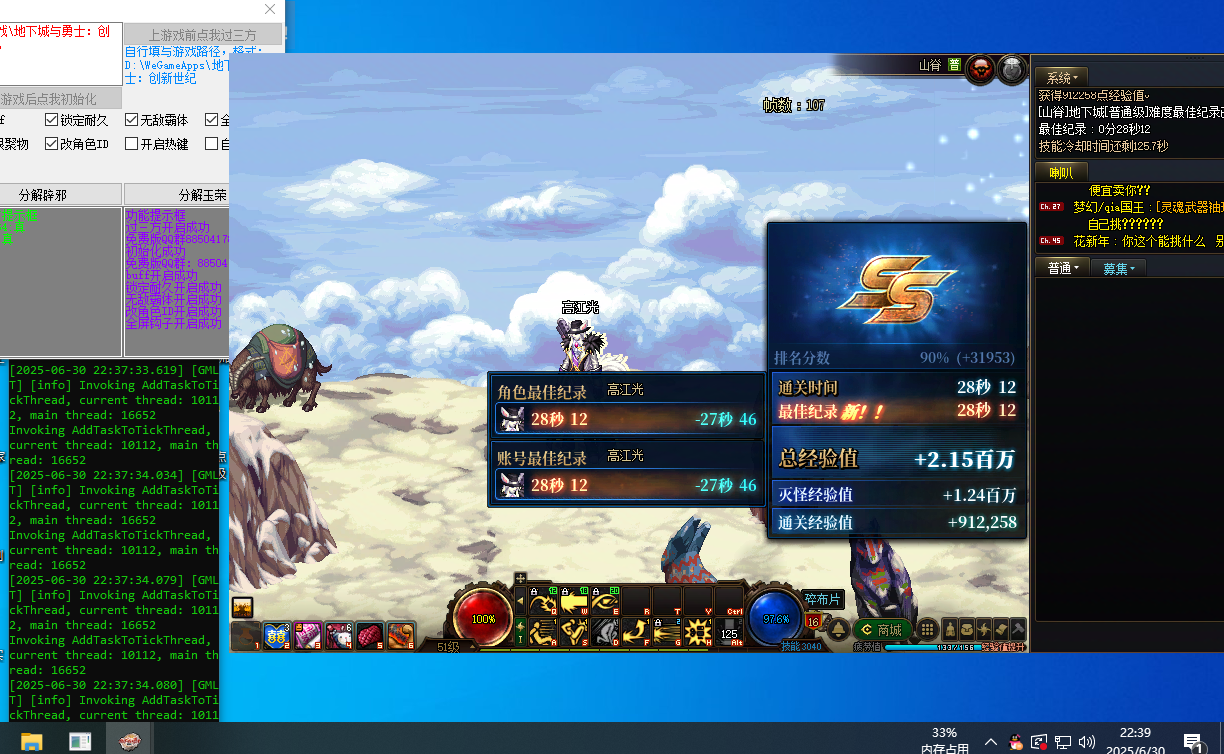
Task: Activate the yellow gun skill on key W
Action: 574,602
